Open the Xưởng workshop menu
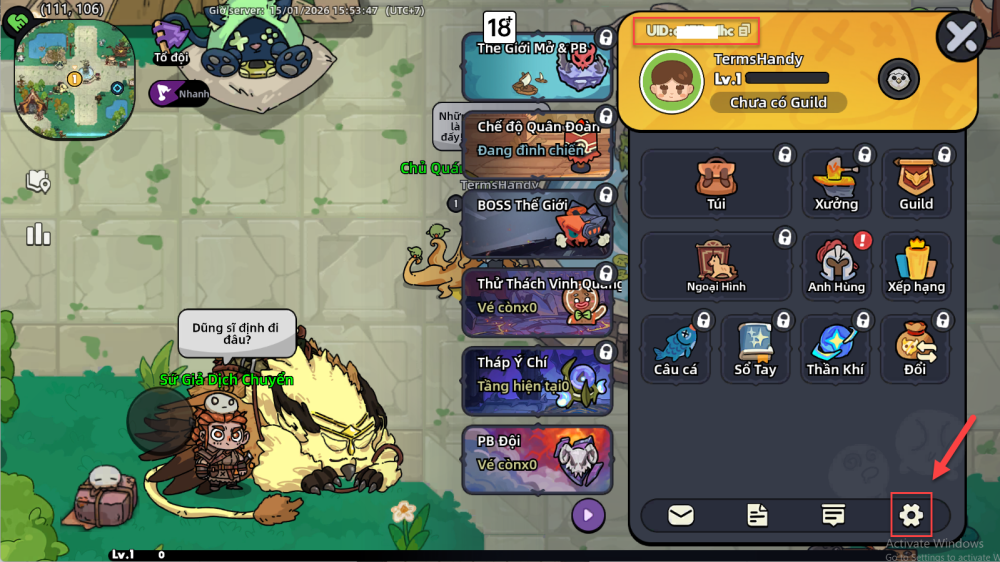Screen dimensions: 1000x562 [836, 184]
